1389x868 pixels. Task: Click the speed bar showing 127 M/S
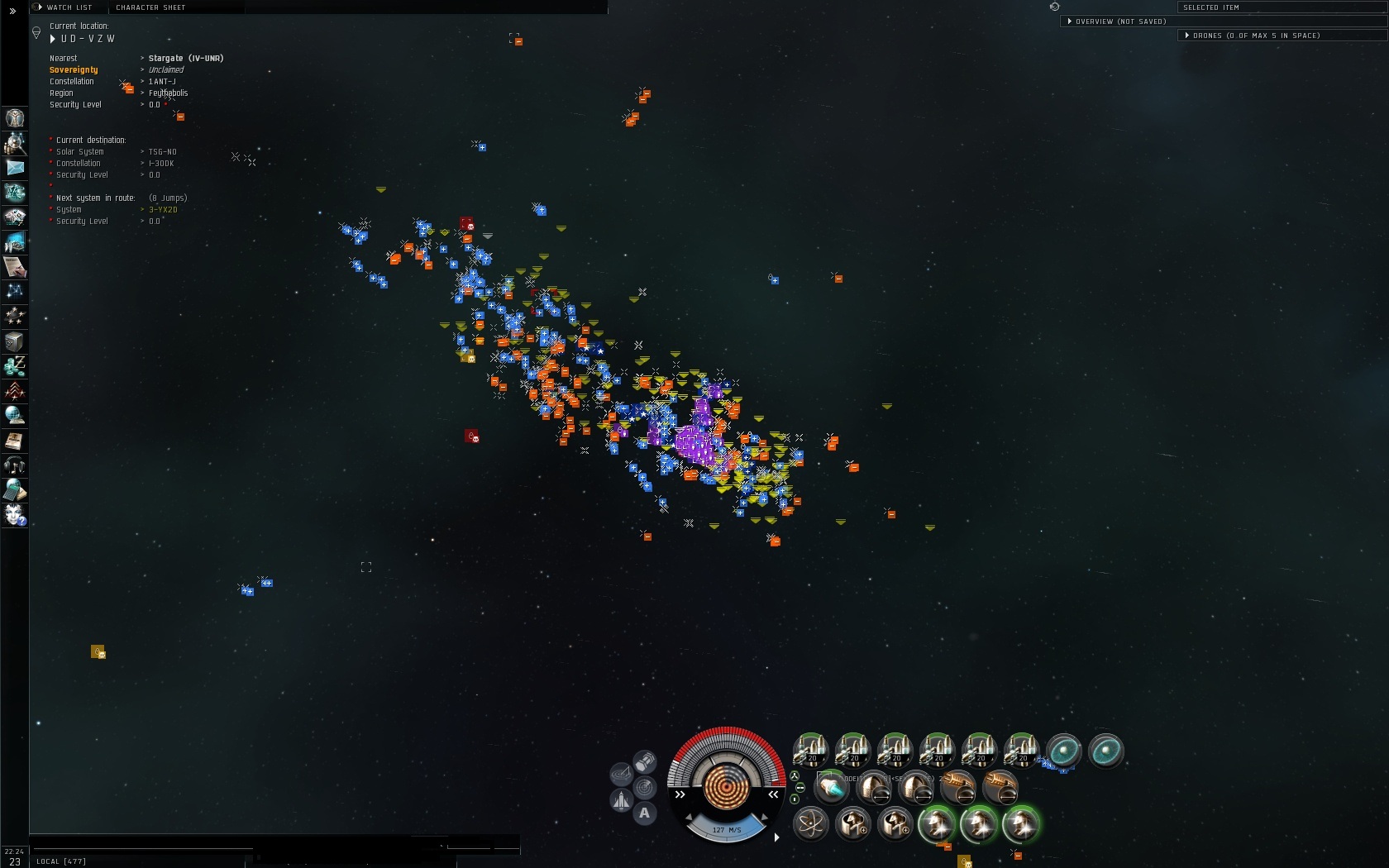tap(727, 829)
